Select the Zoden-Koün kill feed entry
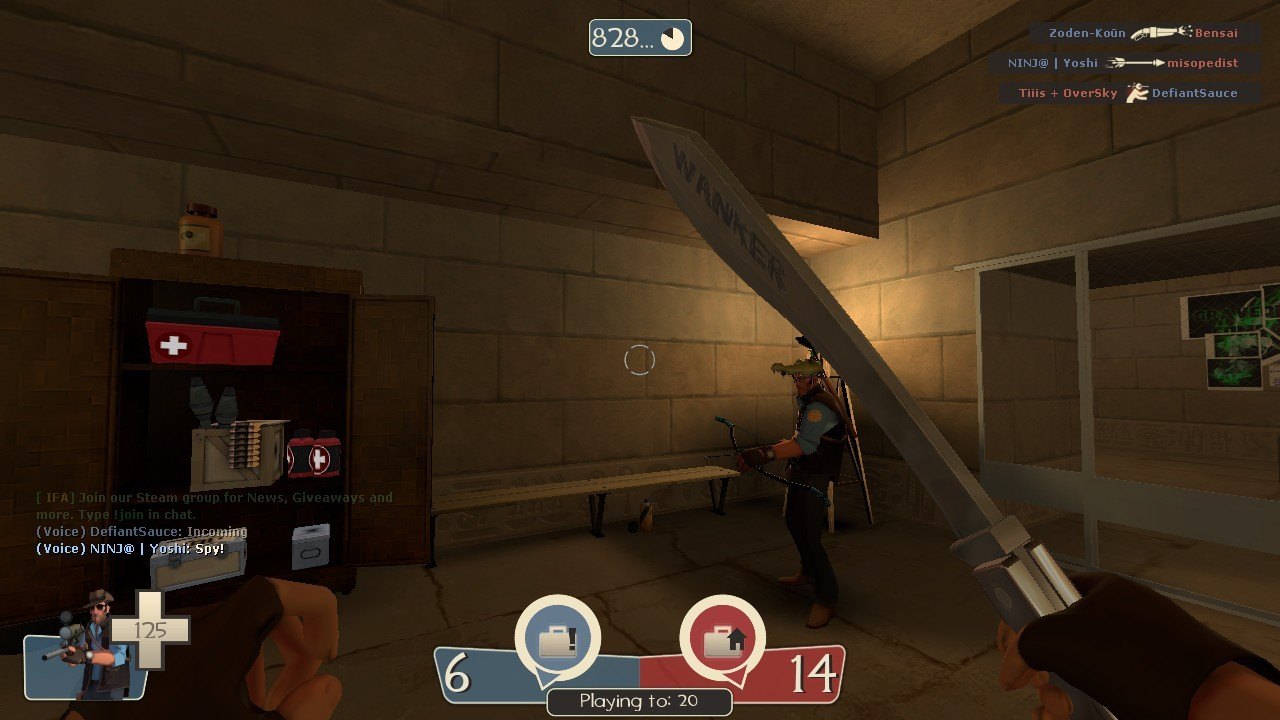This screenshot has height=720, width=1280. 1143,33
